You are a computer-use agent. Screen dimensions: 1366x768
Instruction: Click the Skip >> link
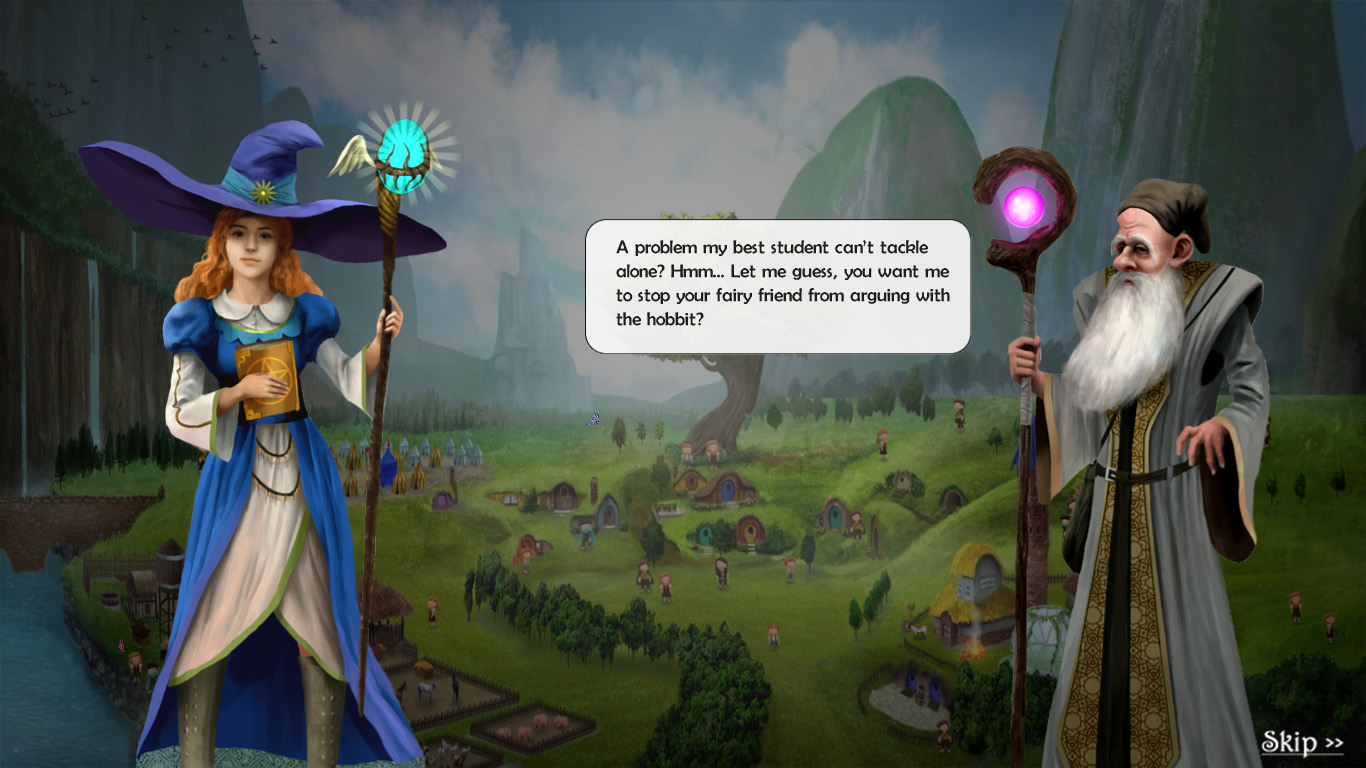click(1305, 743)
